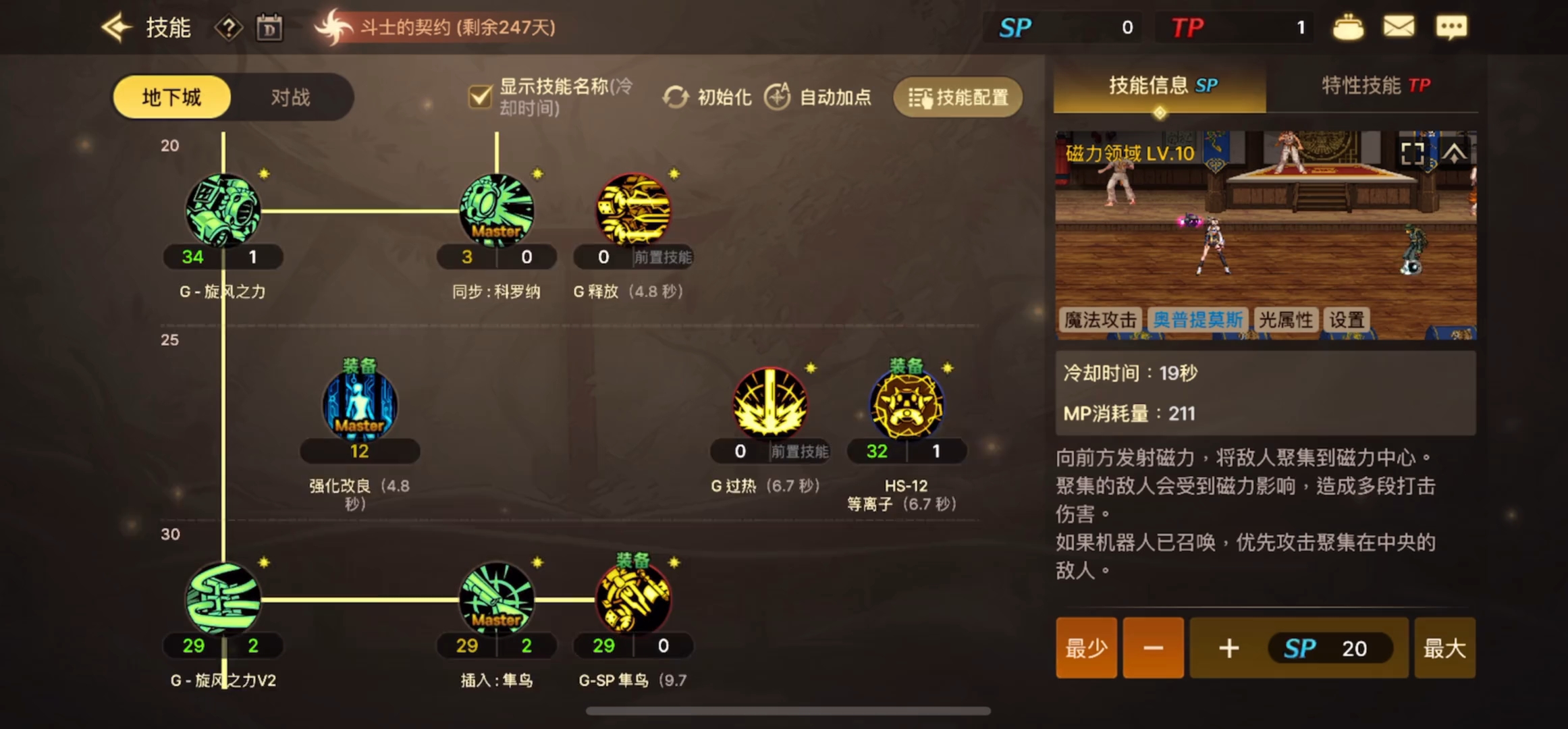The width and height of the screenshot is (1568, 729).
Task: Toggle the 显示技能名称 checkbox
Action: click(480, 97)
